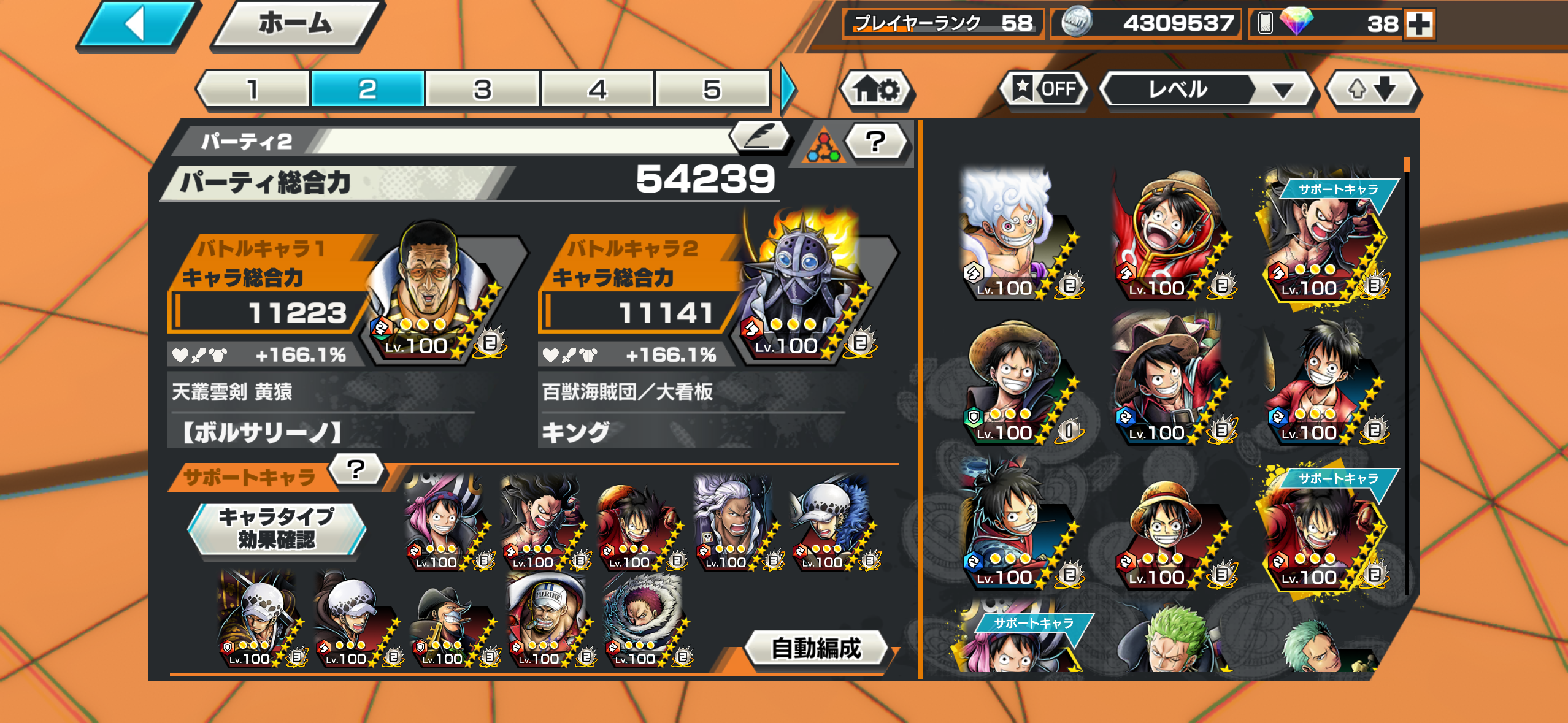This screenshot has height=723, width=1568.
Task: Tap the 自動編成 auto-formation button
Action: pos(816,648)
